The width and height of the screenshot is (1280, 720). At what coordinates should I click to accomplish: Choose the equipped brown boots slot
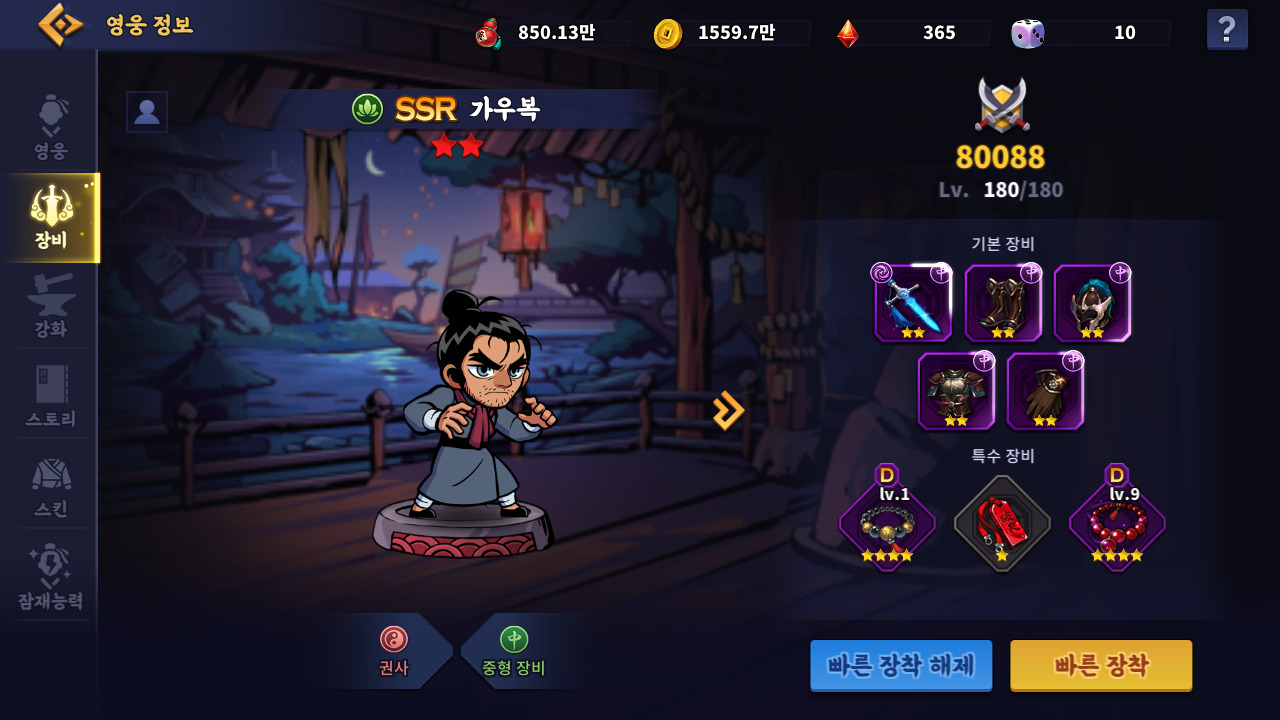(1003, 303)
